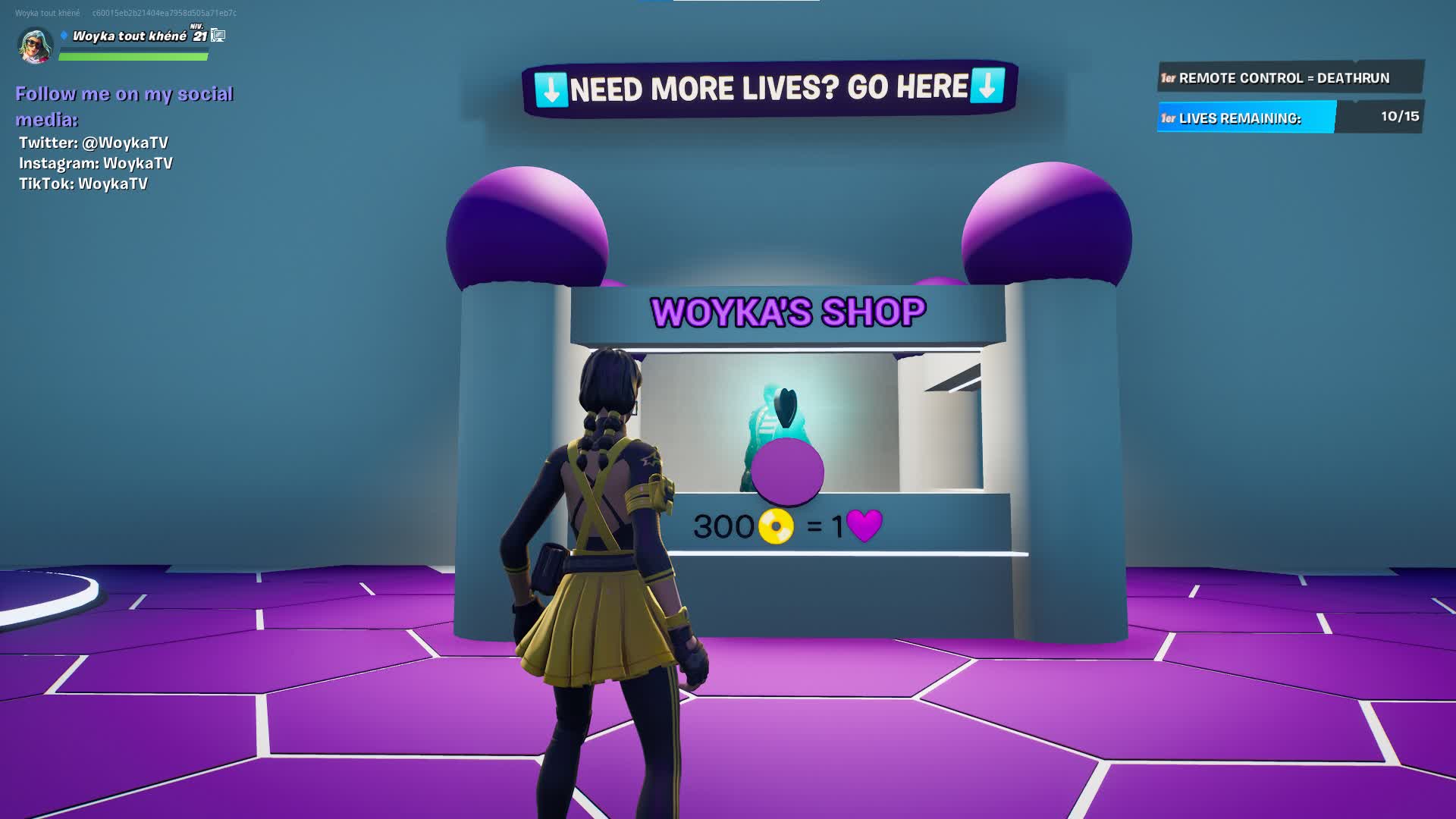Click the Instagram WoykaTV link
Screen dimensions: 1456x819
tap(96, 162)
